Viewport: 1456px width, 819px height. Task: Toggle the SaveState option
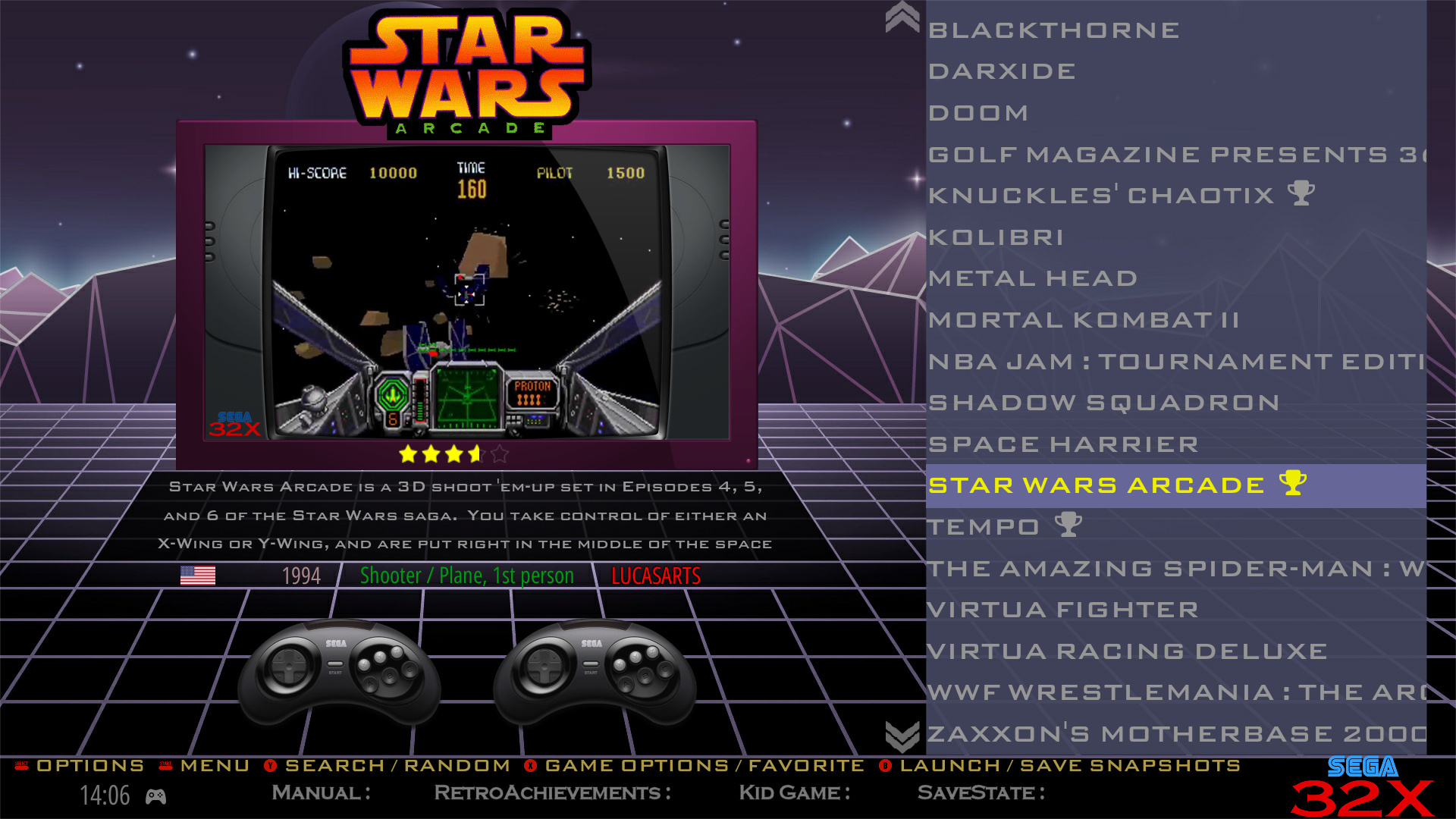click(x=981, y=793)
